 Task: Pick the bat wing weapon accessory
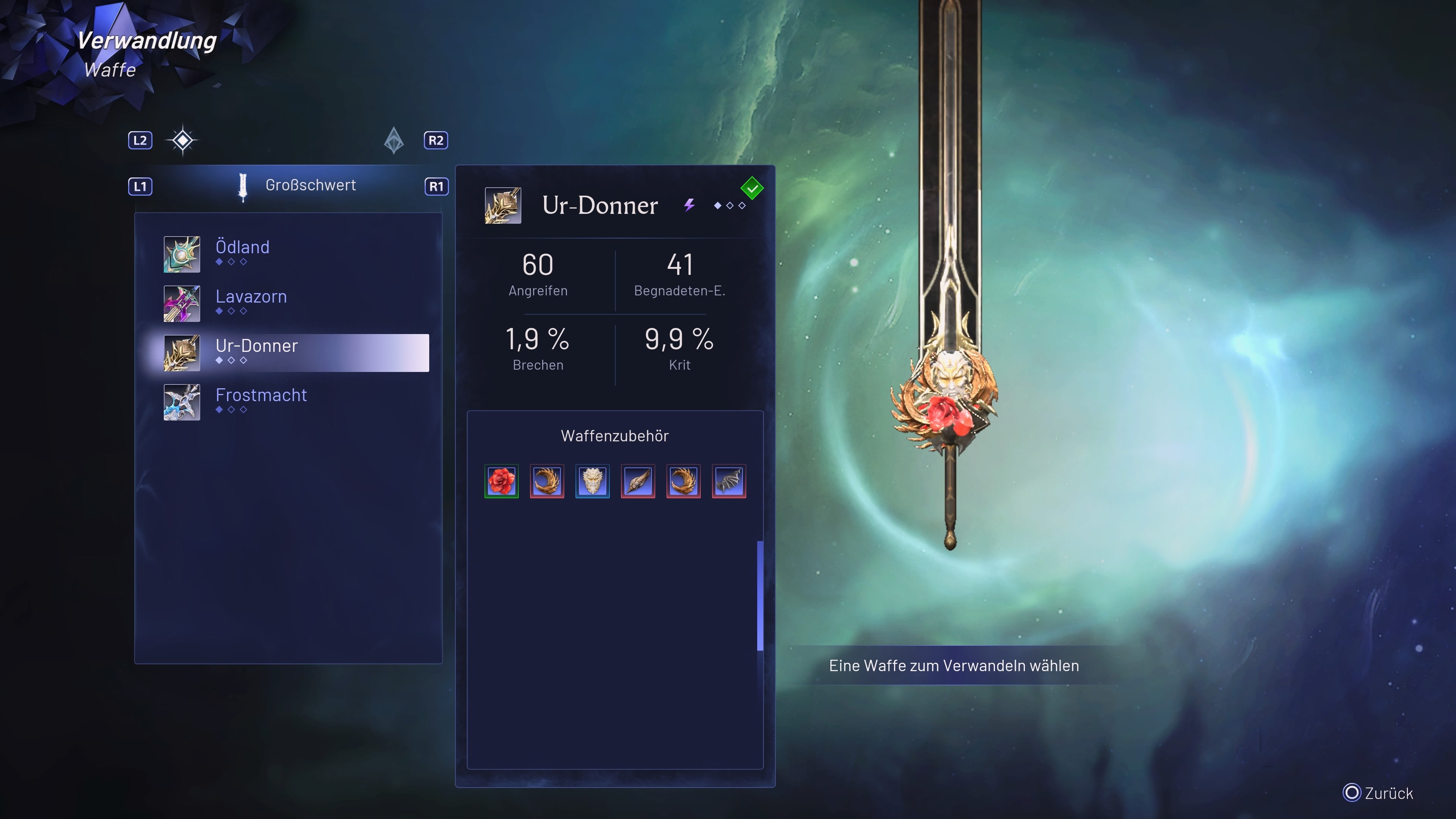click(728, 482)
